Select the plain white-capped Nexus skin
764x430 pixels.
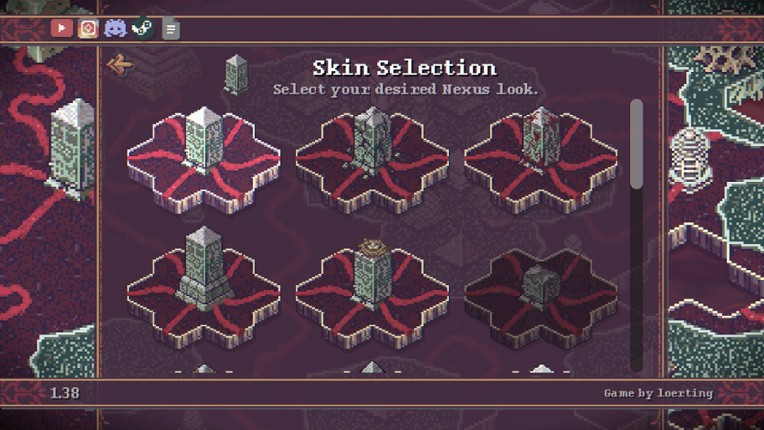(203, 150)
